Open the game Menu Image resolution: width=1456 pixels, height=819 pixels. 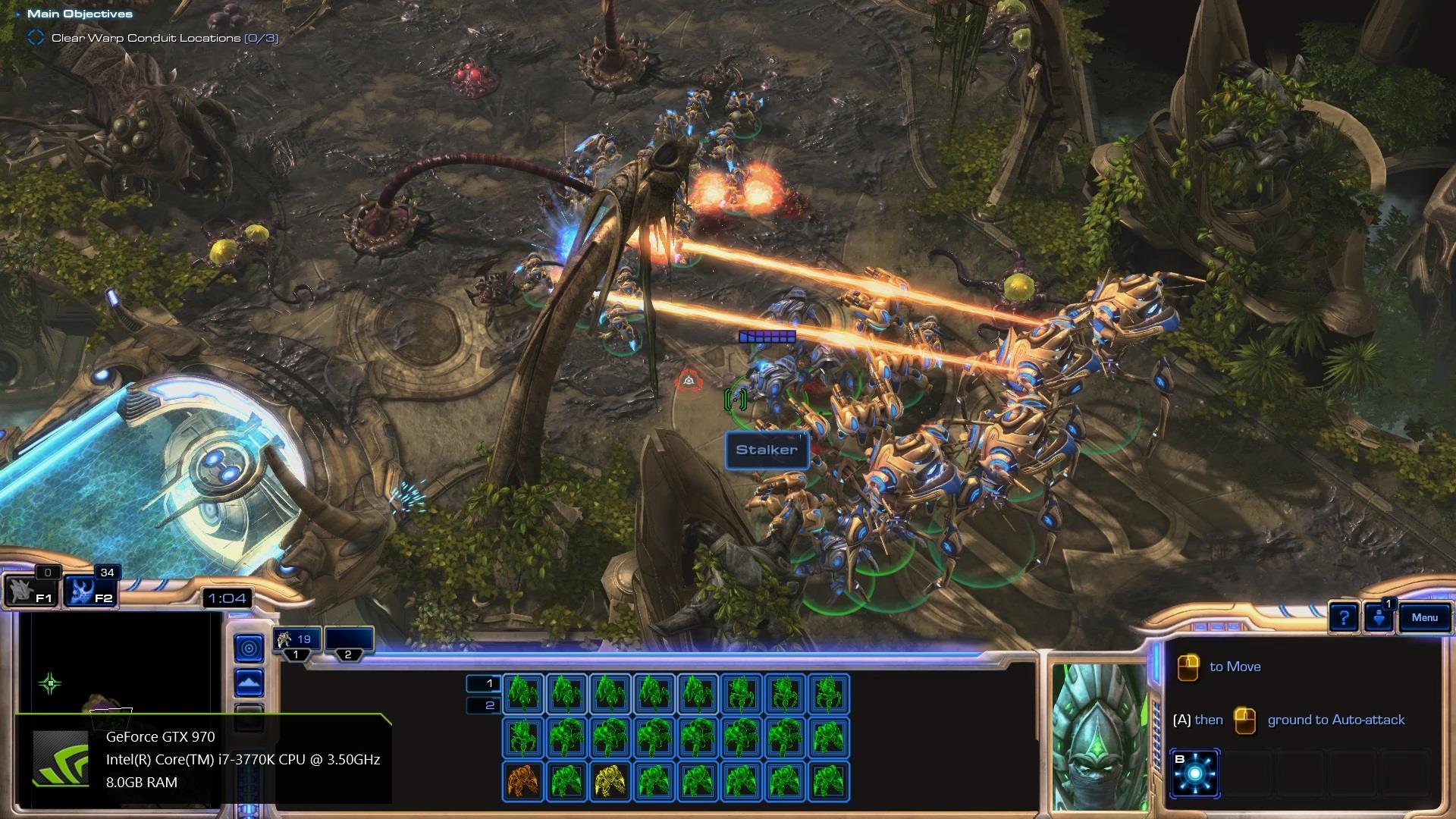1424,618
